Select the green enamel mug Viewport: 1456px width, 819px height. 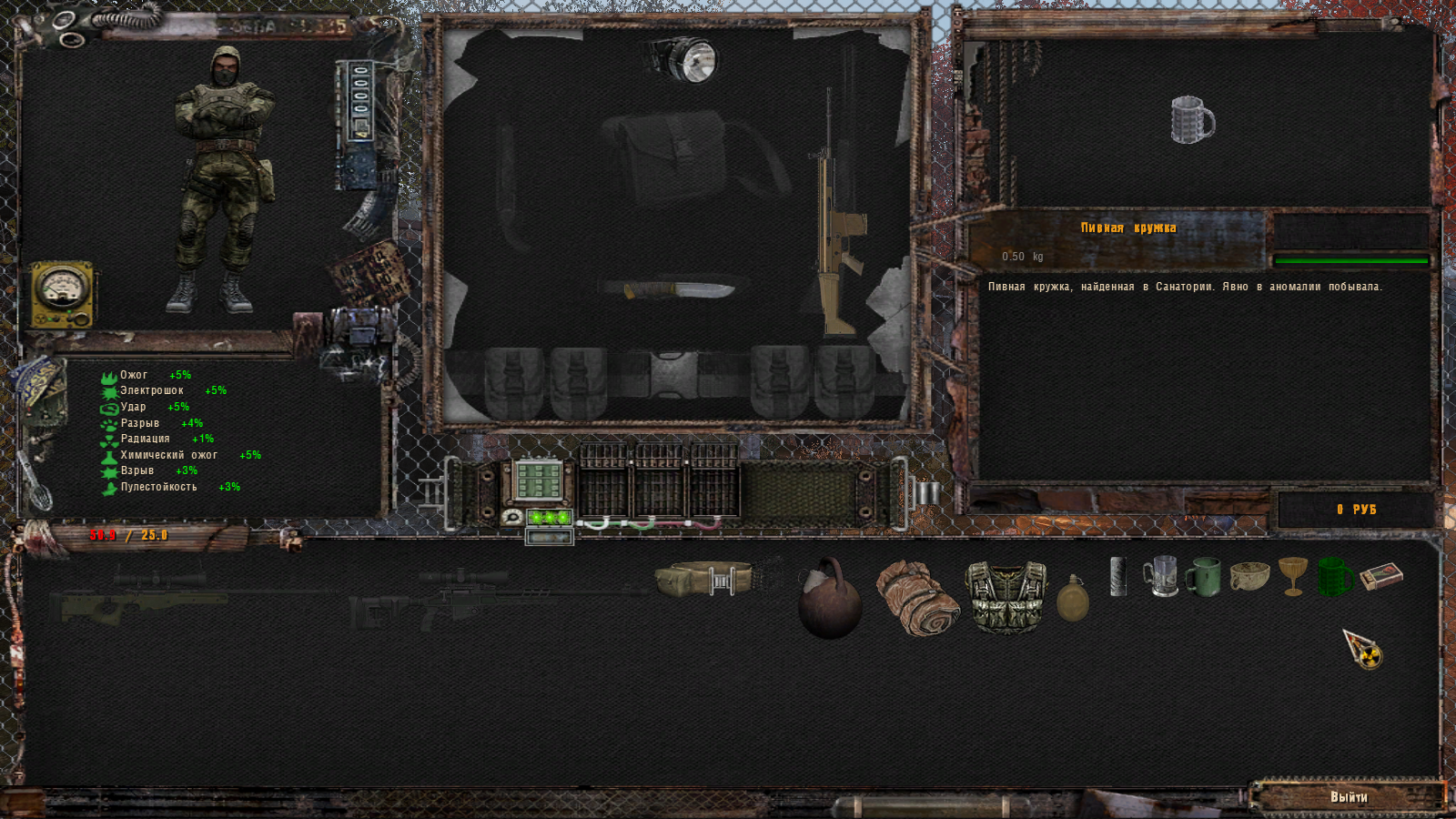pyautogui.click(x=1203, y=577)
